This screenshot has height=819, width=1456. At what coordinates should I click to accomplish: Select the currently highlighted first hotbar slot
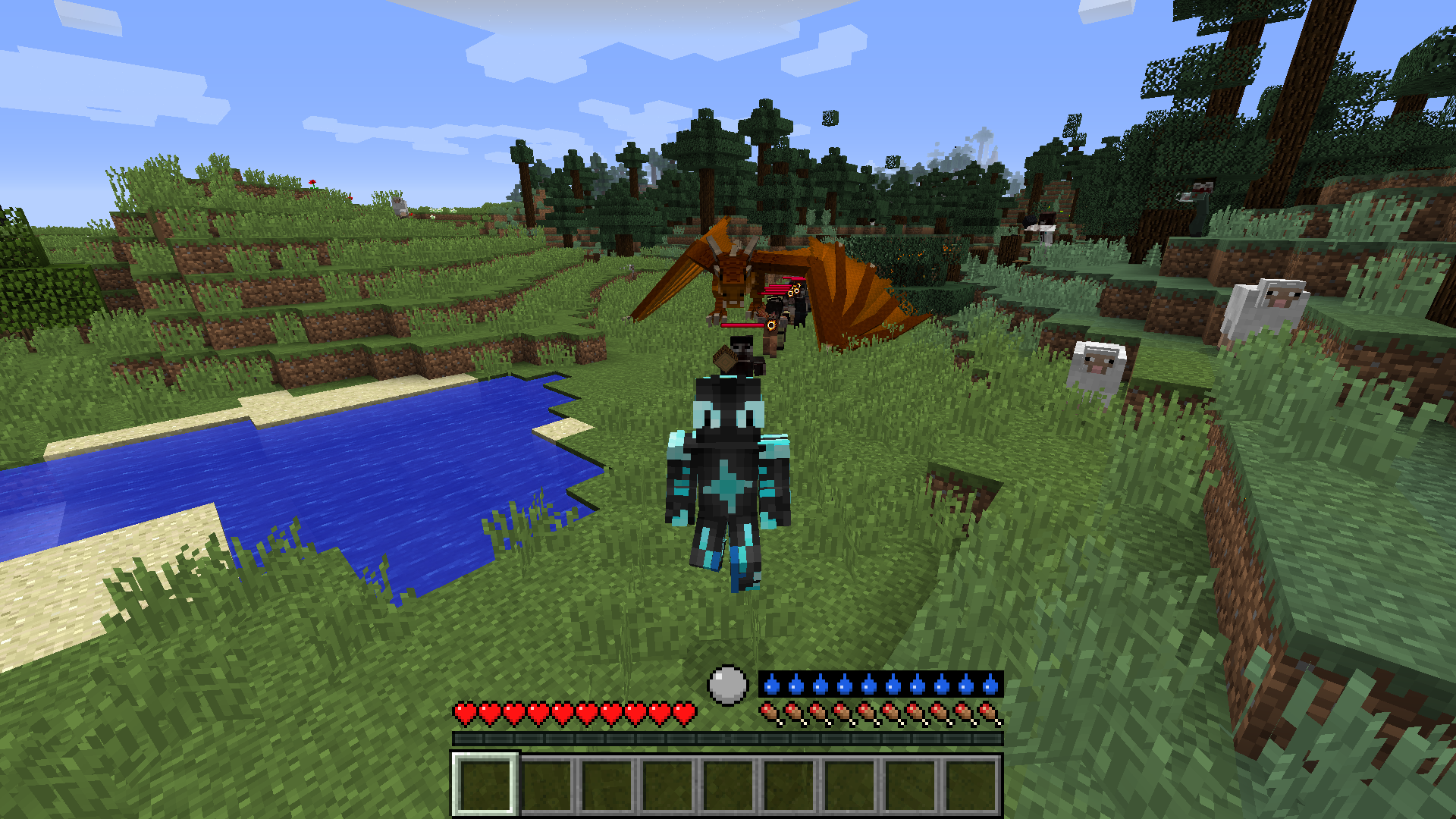(x=487, y=785)
